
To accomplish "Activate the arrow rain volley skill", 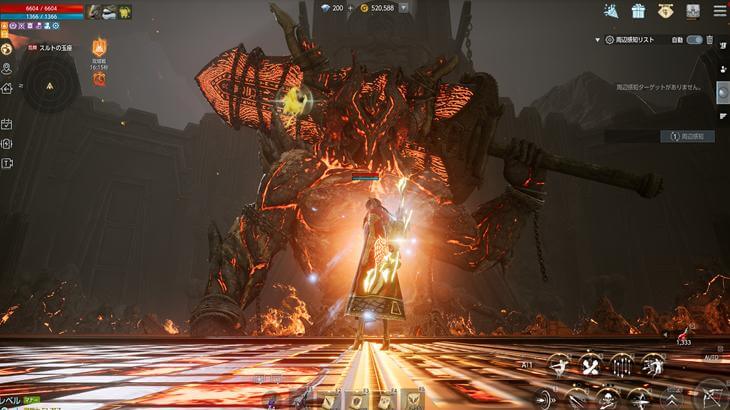I will coord(622,364).
